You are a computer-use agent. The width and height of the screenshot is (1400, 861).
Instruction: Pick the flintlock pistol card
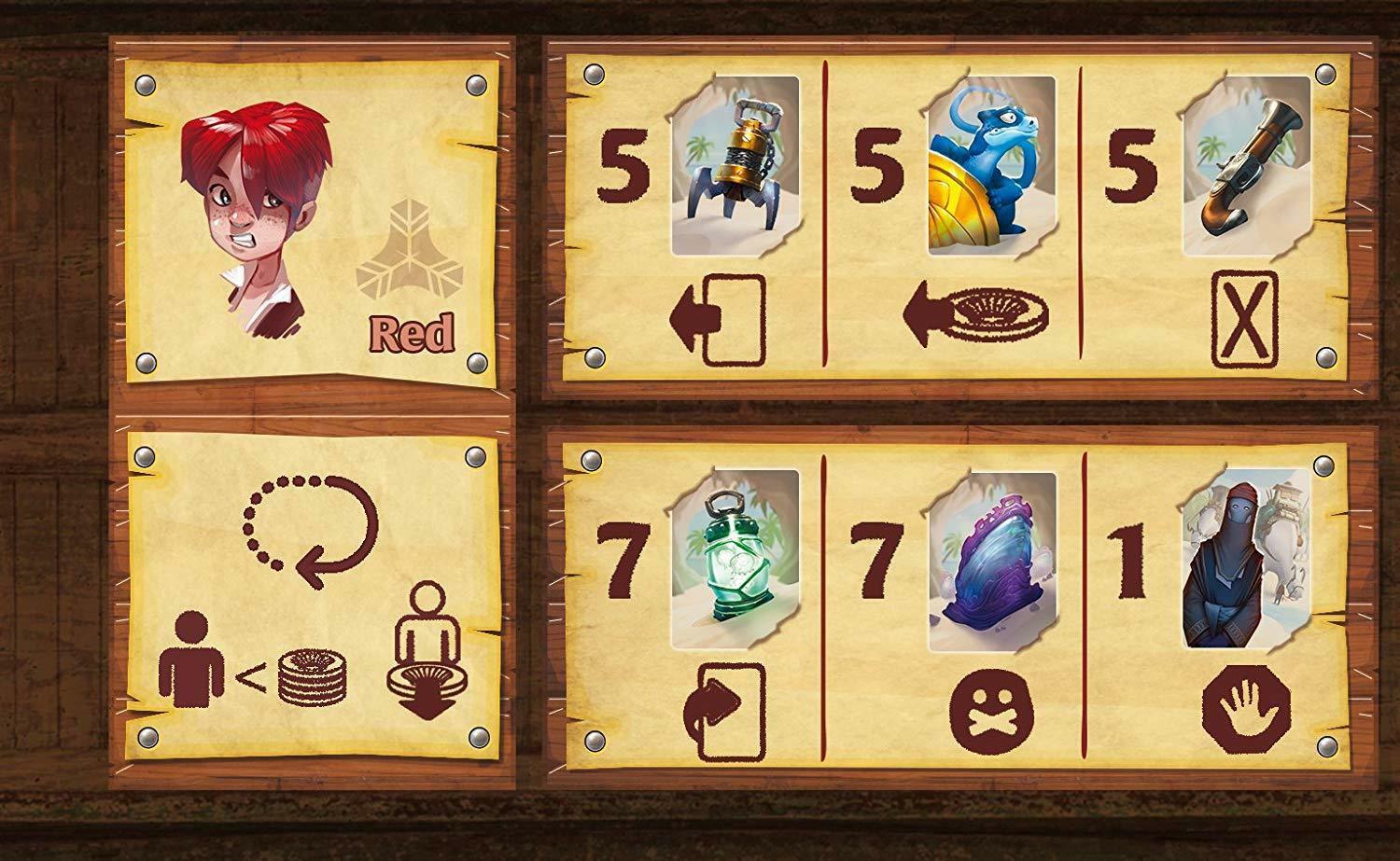1246,165
